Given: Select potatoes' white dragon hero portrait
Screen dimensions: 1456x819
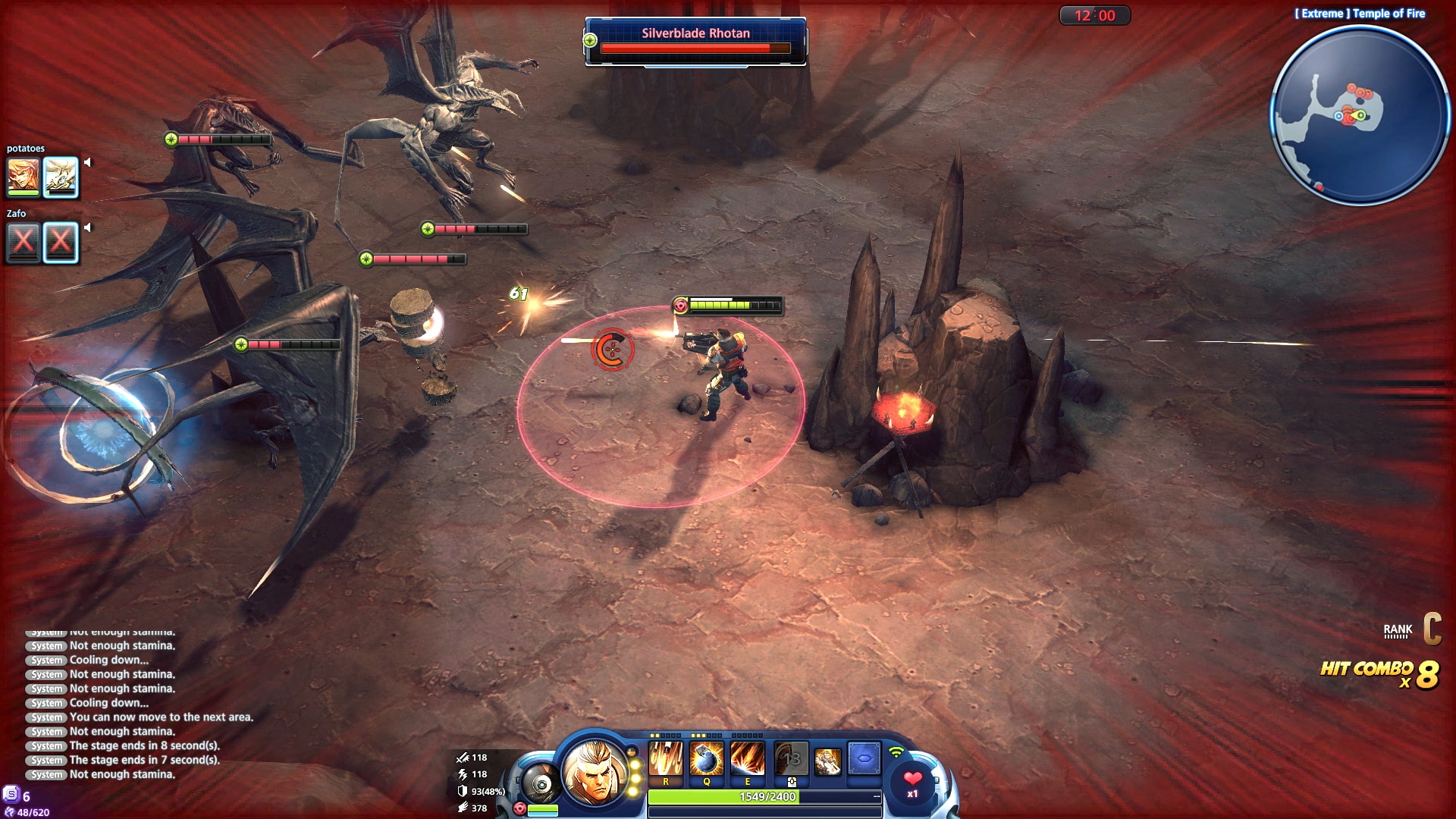Looking at the screenshot, I should pos(61,177).
